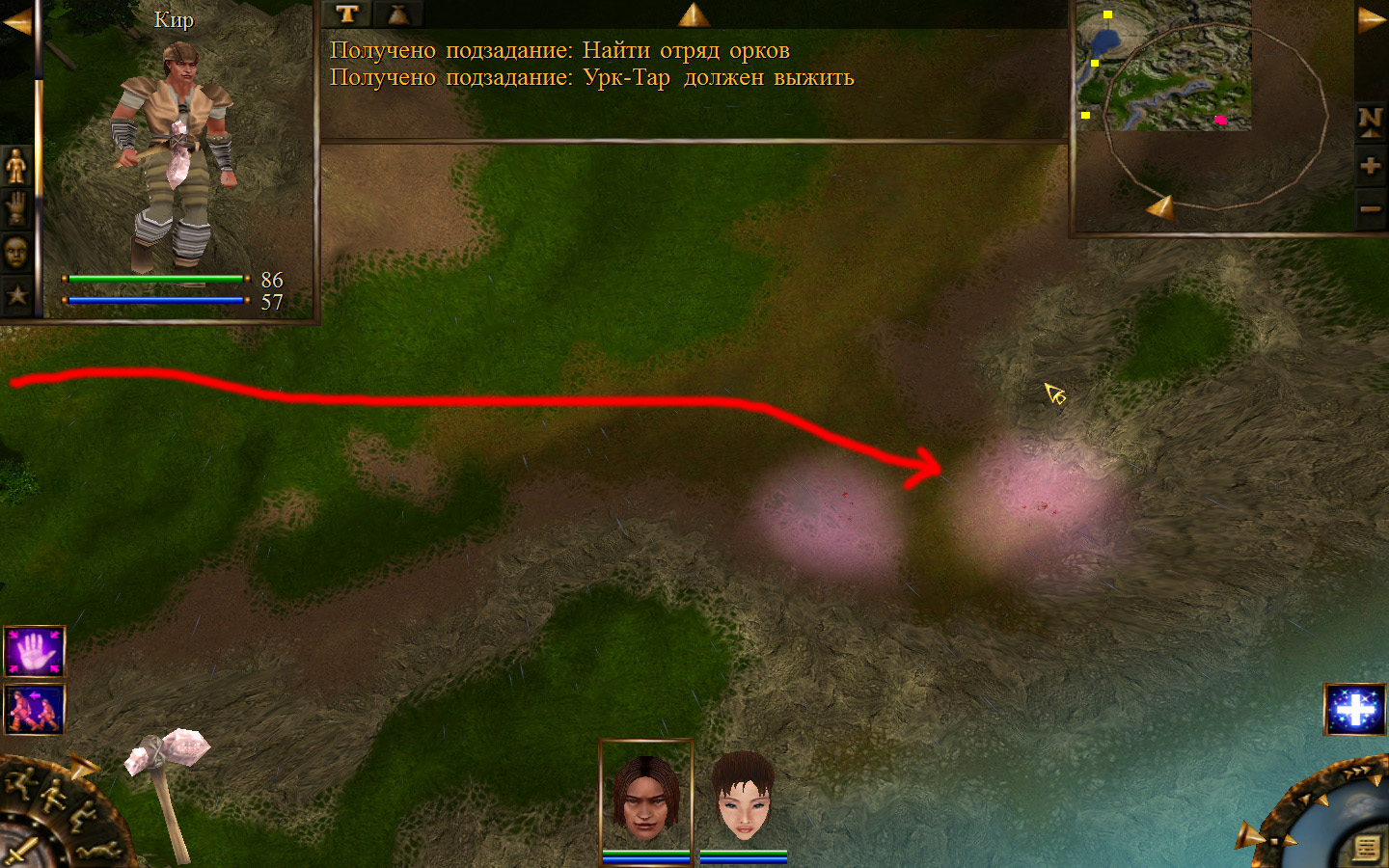The image size is (1389, 868).
Task: Hide the minimap panel with the right arrow
Action: coord(1371,20)
